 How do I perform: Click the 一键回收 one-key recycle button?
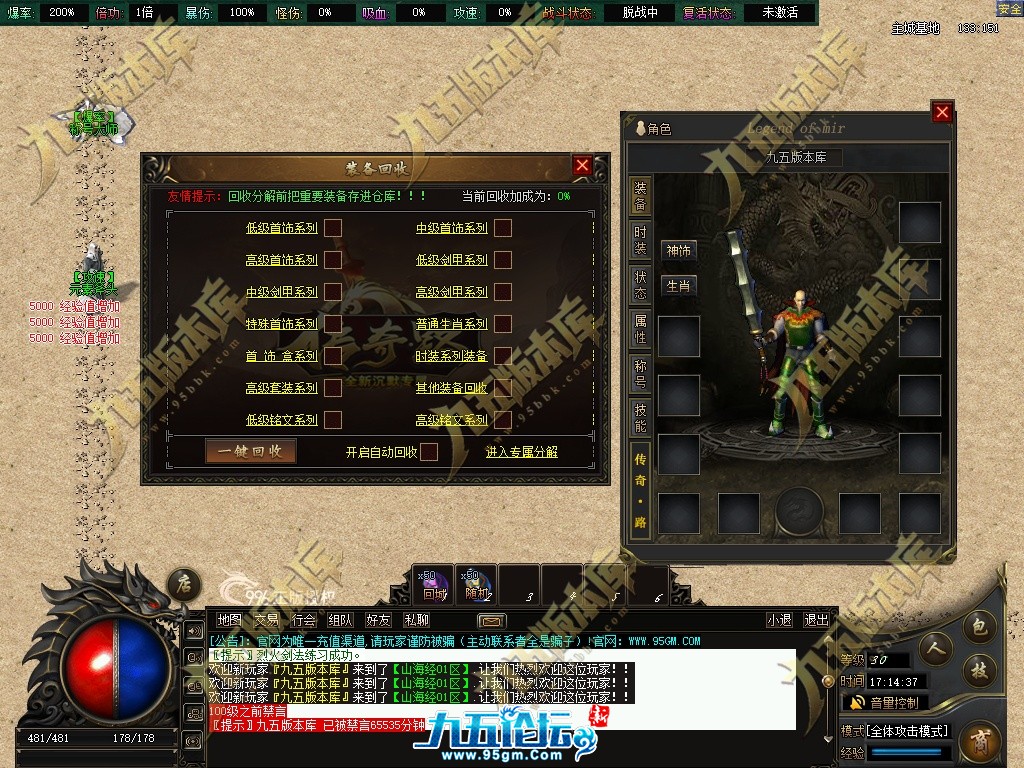[x=251, y=451]
